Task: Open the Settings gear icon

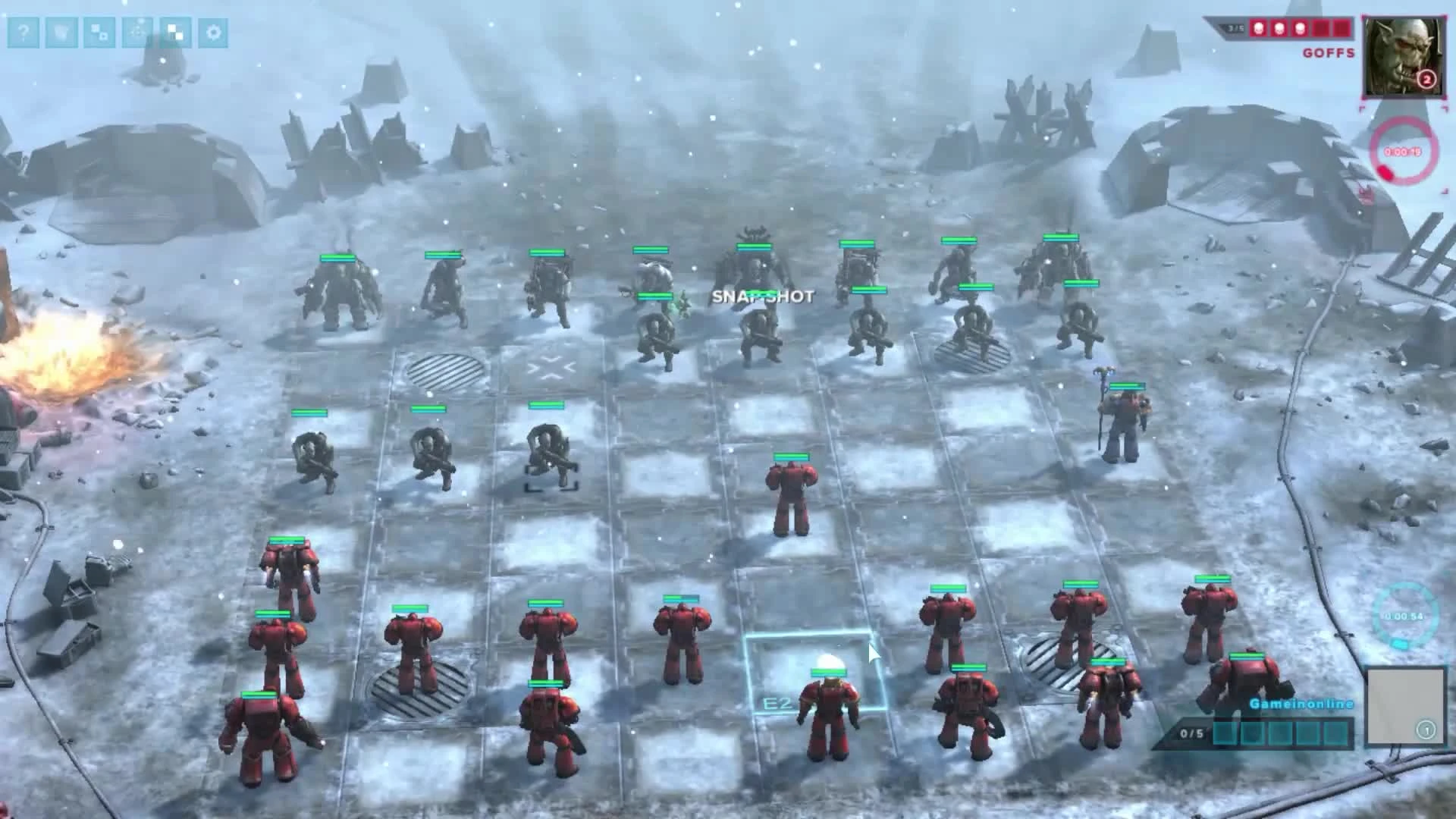Action: point(215,33)
